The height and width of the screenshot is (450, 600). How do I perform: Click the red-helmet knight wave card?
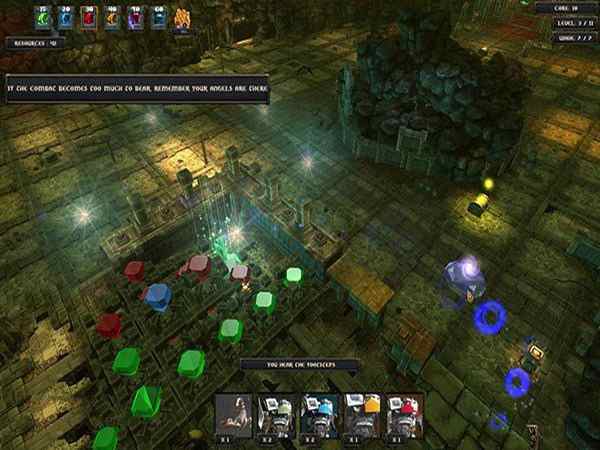pos(404,413)
